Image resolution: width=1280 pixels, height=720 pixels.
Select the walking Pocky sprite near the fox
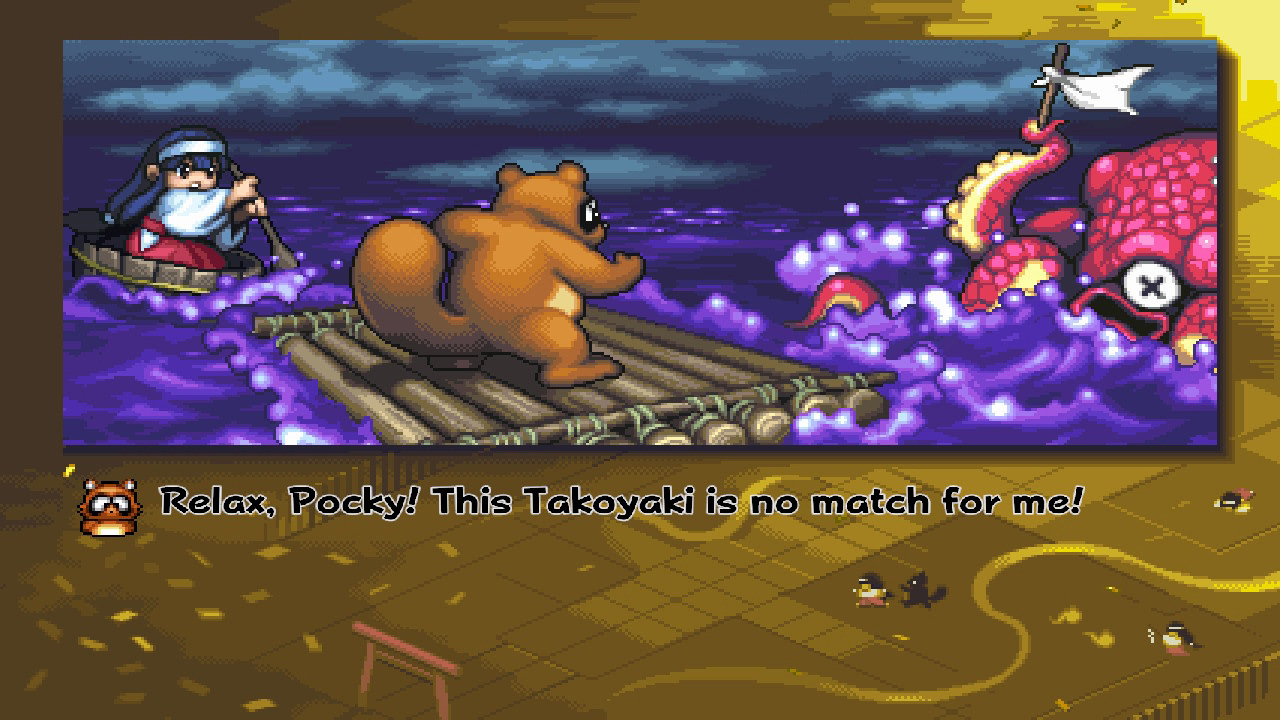871,590
